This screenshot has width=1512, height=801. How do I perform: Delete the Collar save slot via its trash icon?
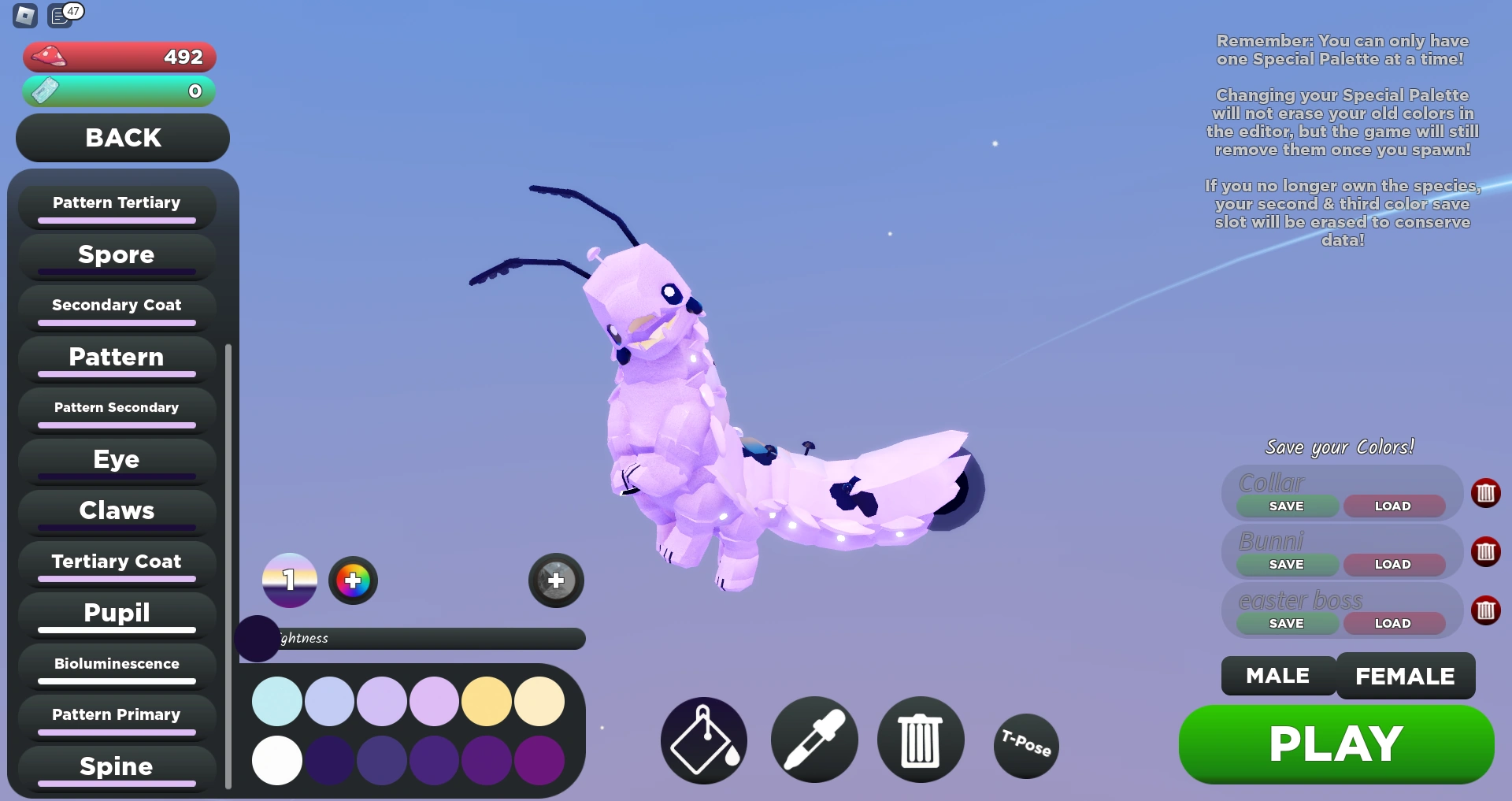(x=1487, y=493)
